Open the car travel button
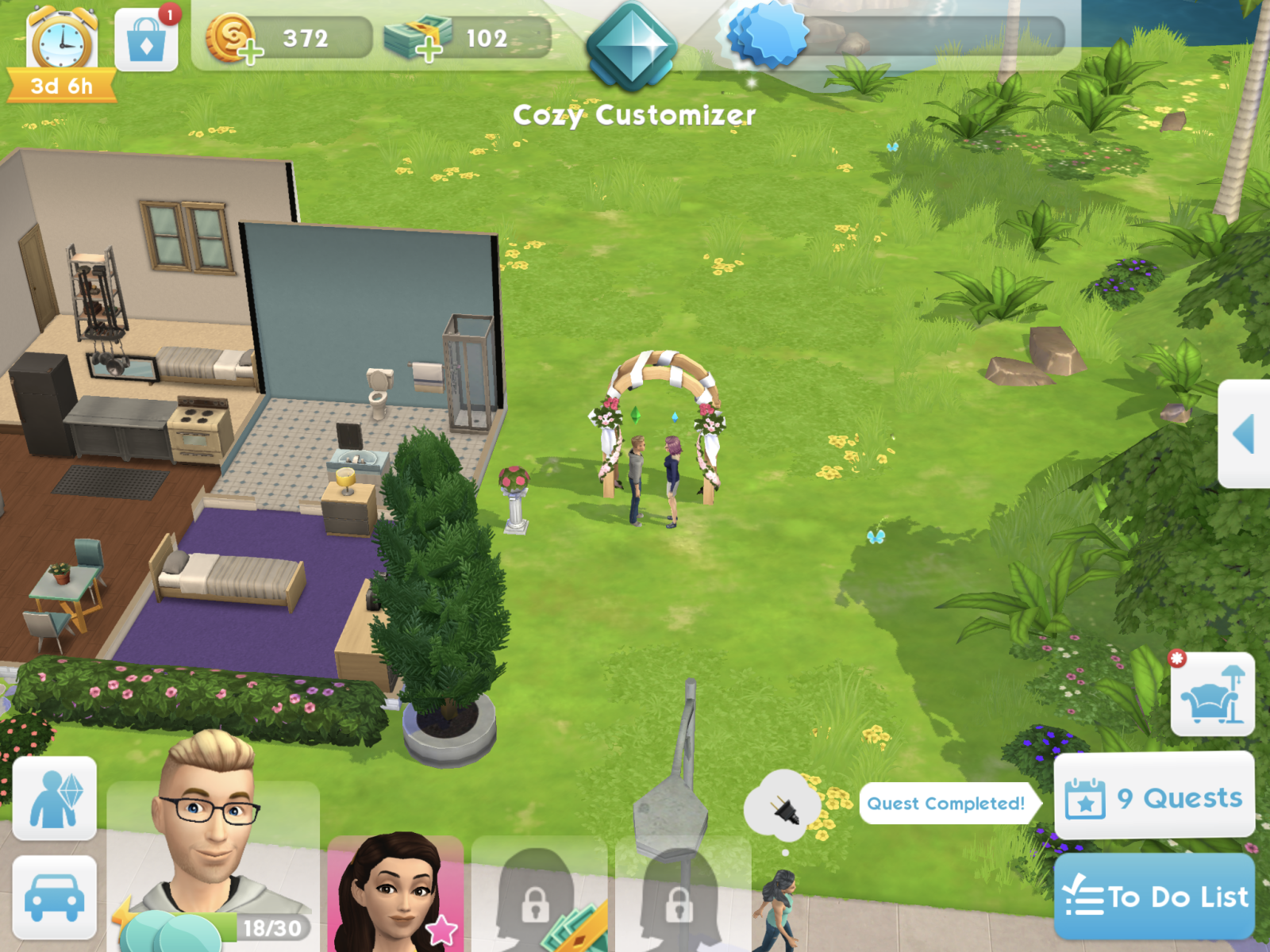1270x952 pixels. pos(55,897)
